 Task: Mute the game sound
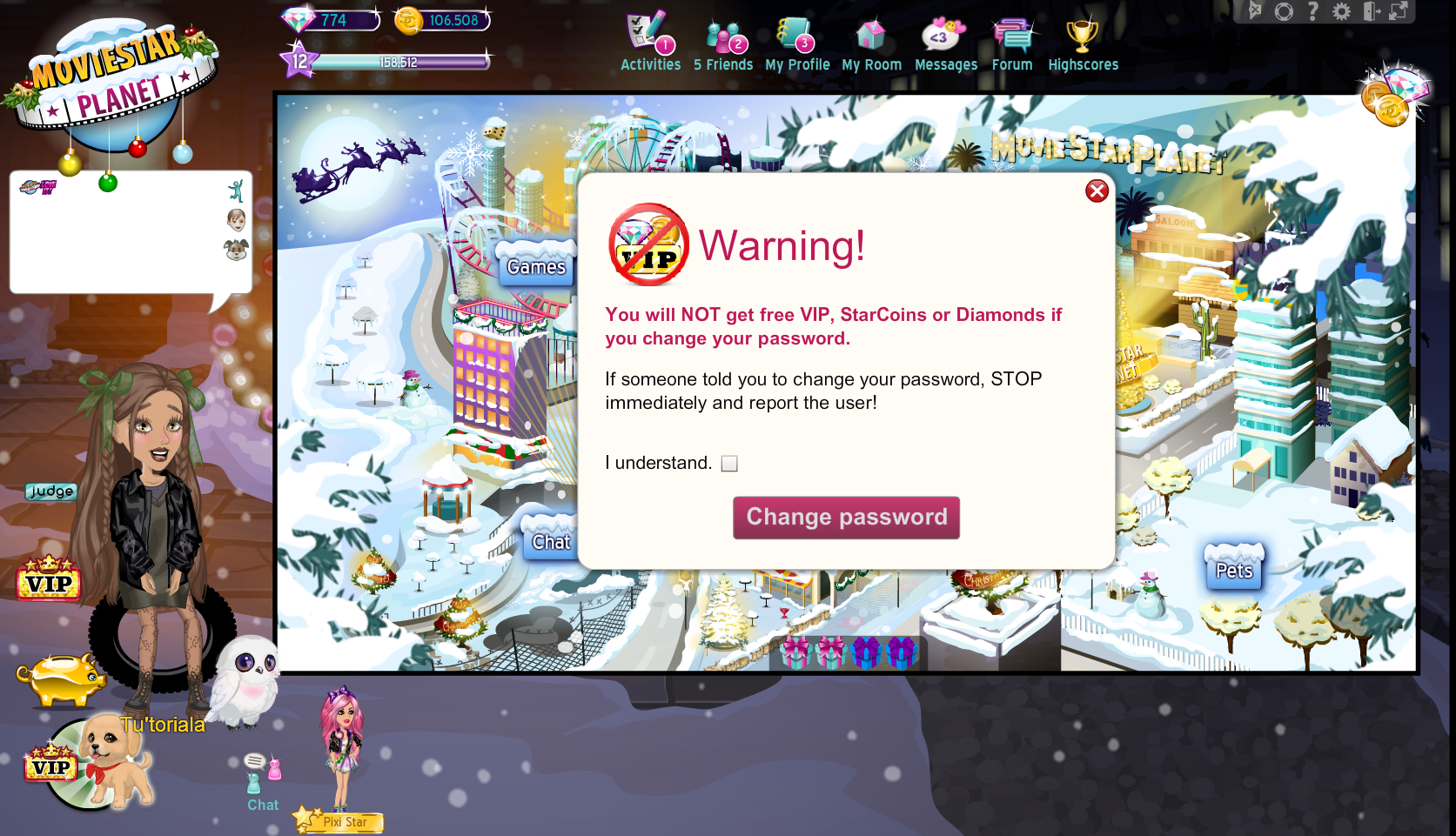click(1255, 12)
